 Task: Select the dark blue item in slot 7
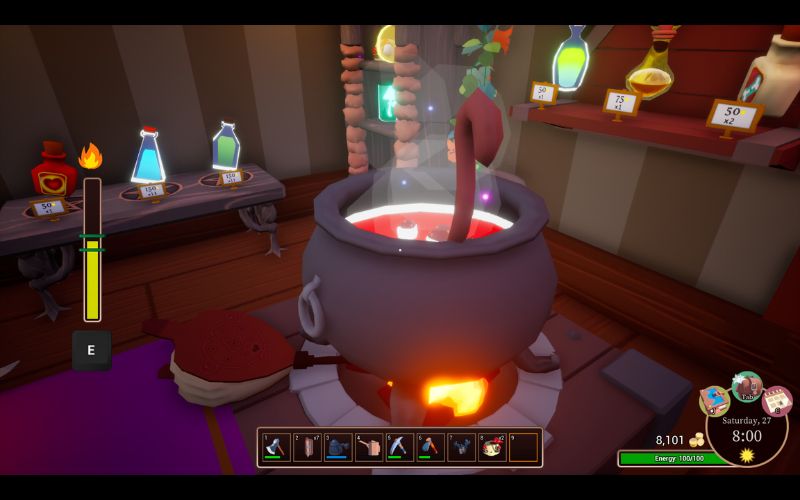coord(461,447)
